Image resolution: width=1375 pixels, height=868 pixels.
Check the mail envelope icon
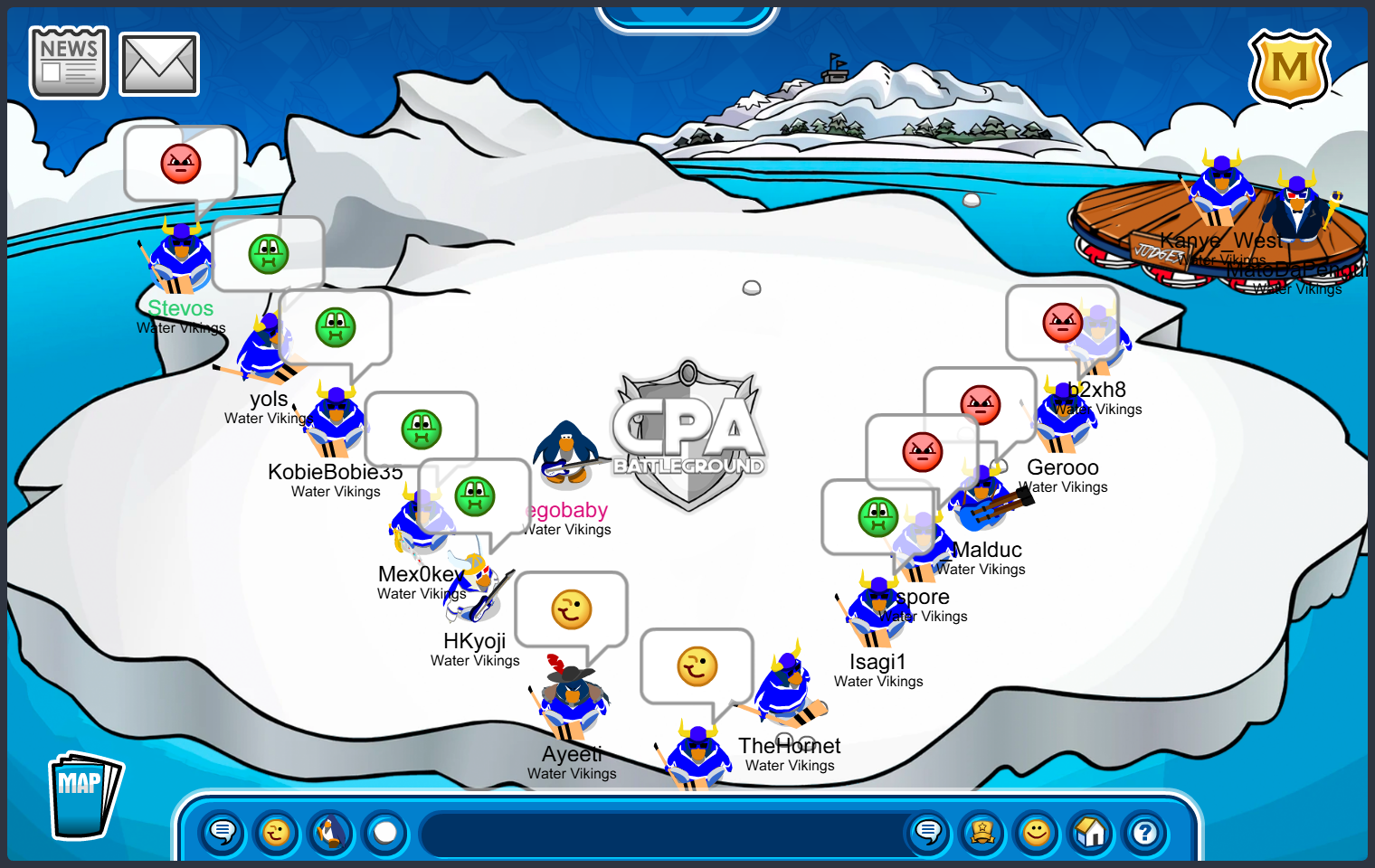pyautogui.click(x=159, y=64)
